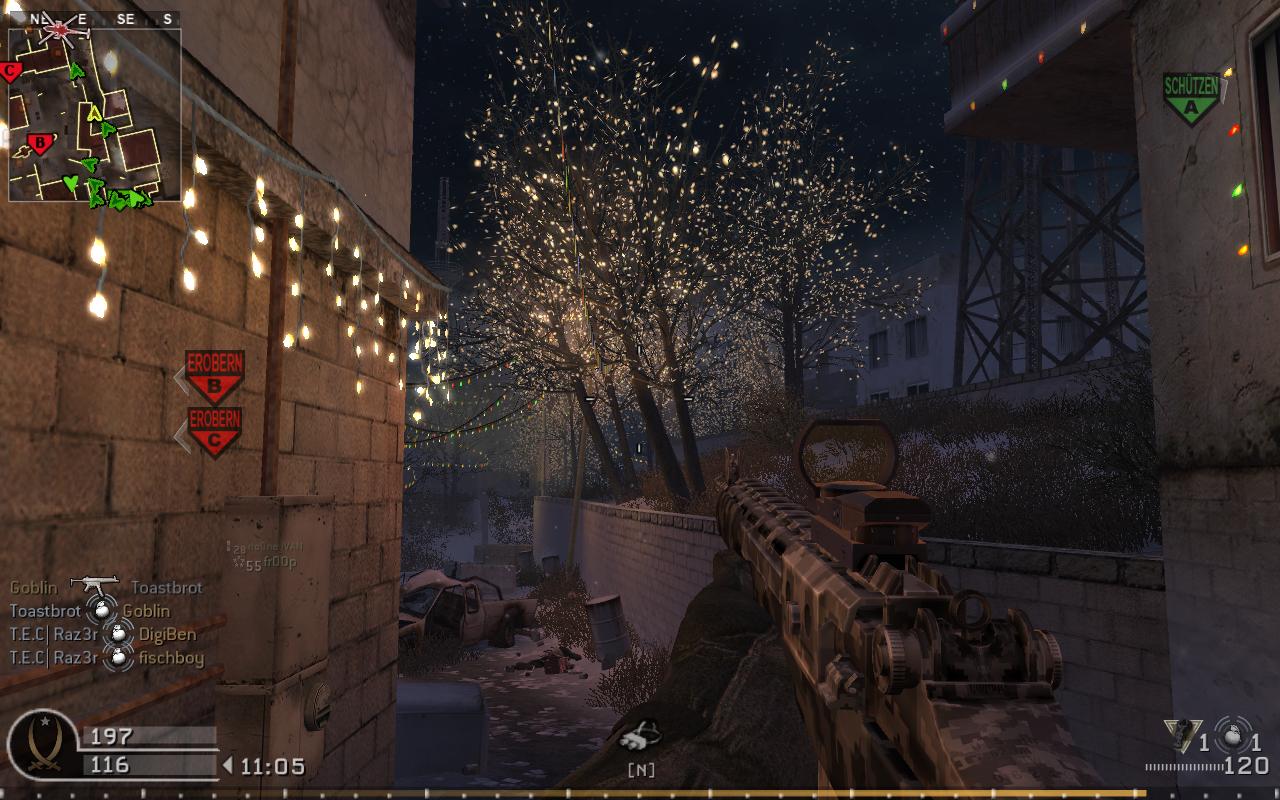Click the compass strip above the minimap
Screen dimensions: 1280x800
[95, 18]
